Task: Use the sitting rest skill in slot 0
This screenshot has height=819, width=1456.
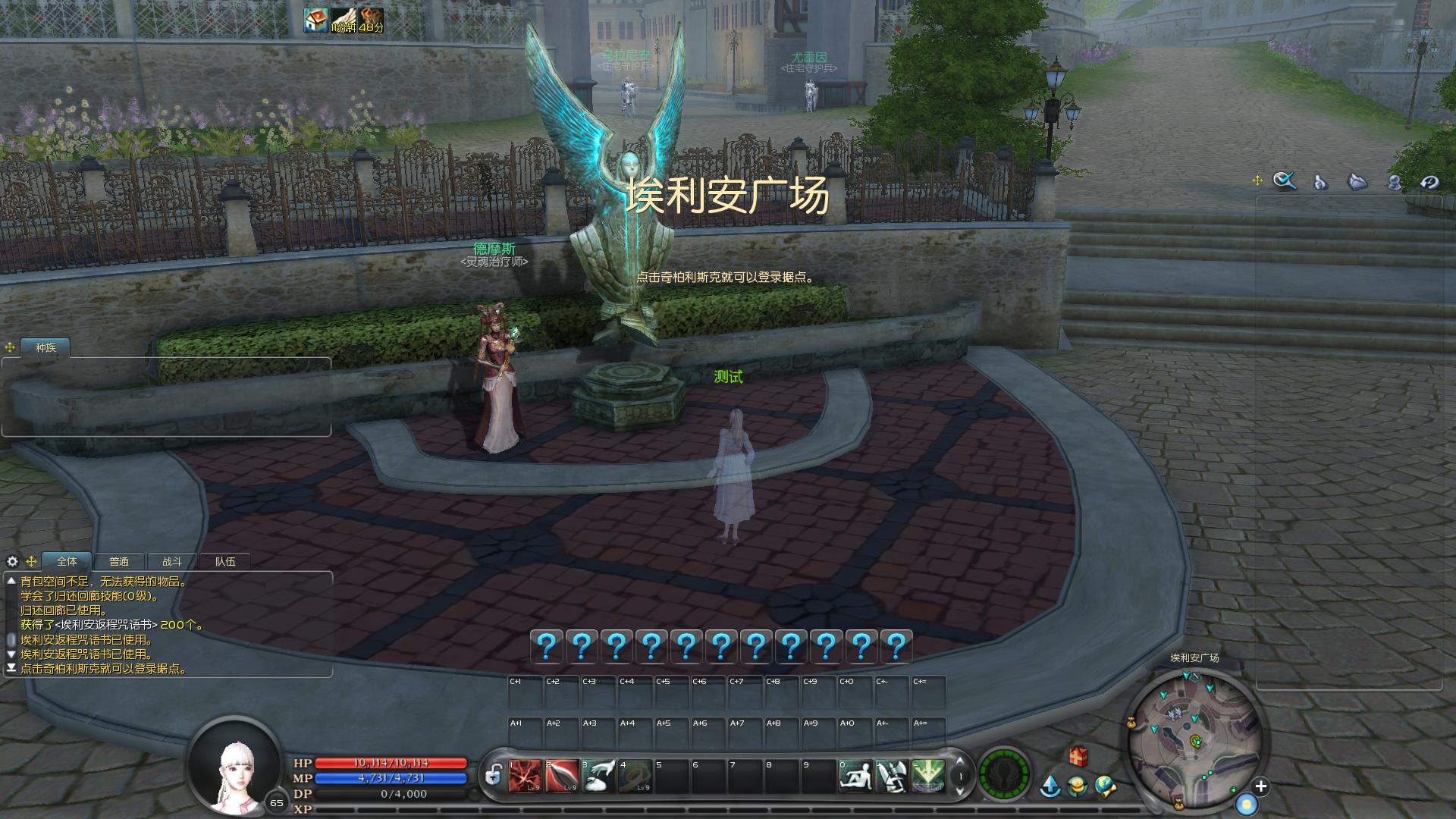Action: pyautogui.click(x=855, y=777)
